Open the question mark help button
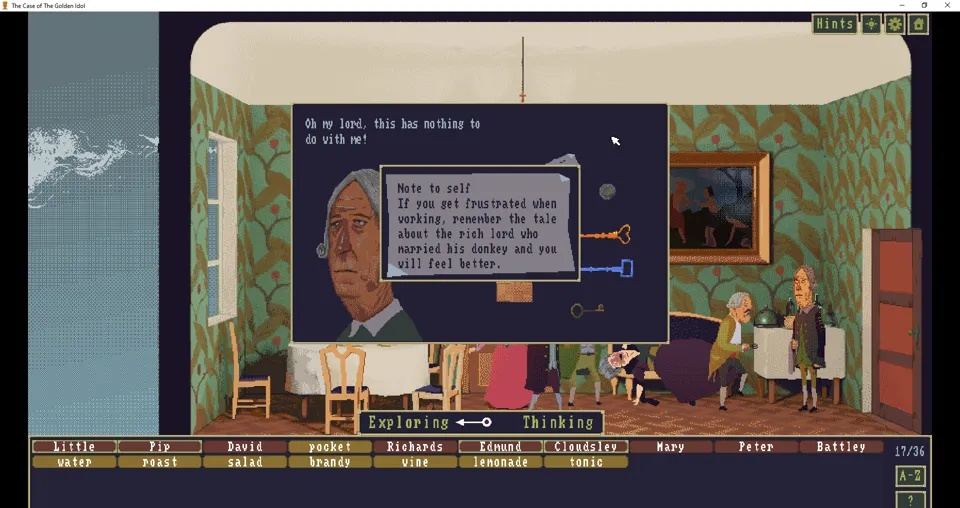This screenshot has width=960, height=508. (x=910, y=500)
